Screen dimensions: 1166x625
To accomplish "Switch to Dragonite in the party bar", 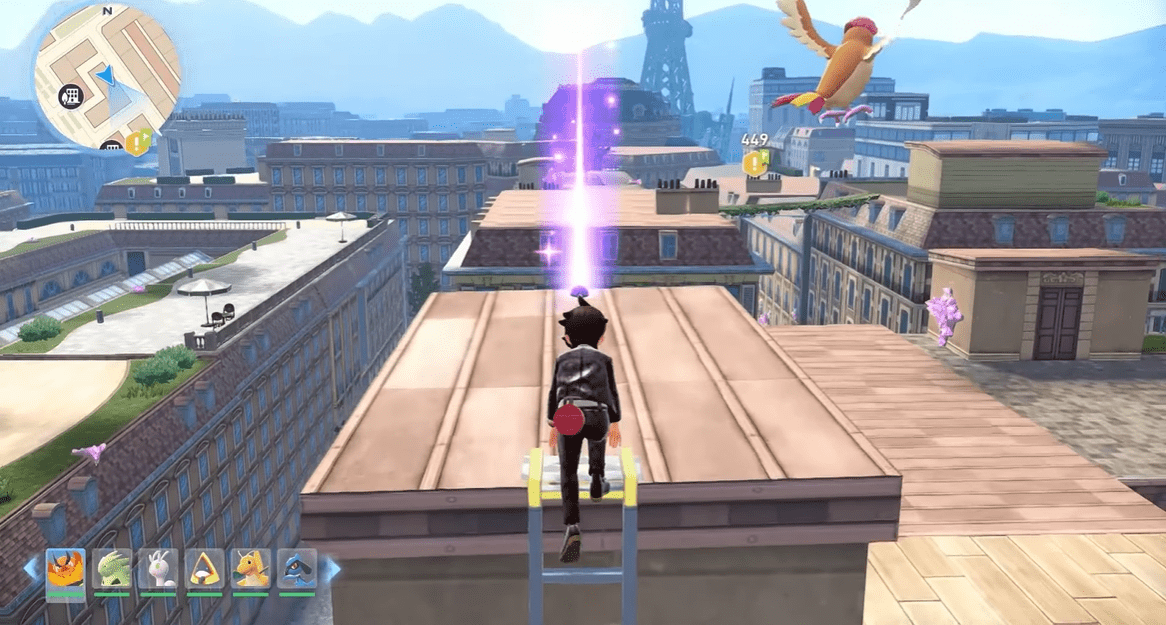I will click(x=251, y=568).
